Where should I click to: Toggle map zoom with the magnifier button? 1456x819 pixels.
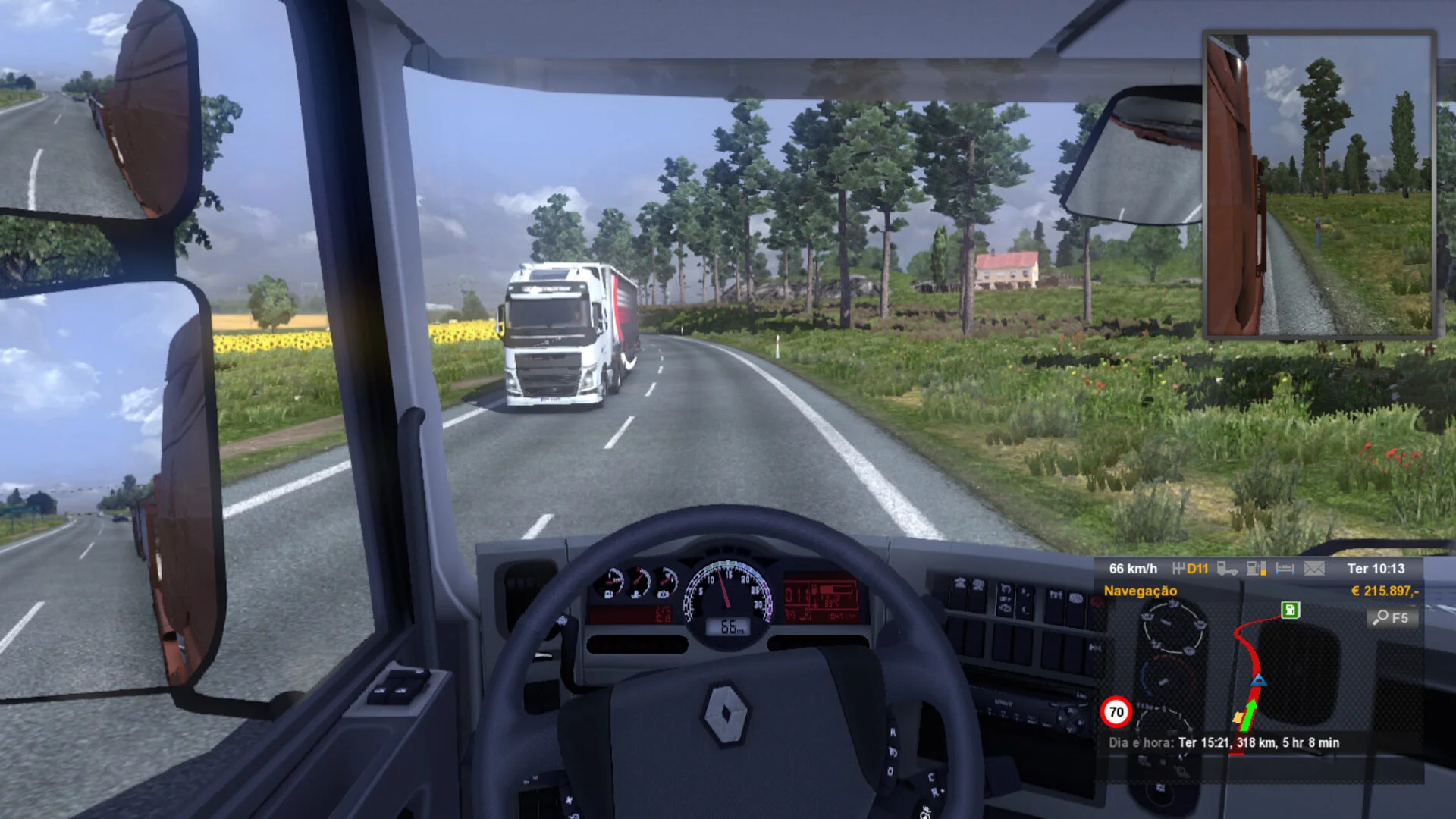(1392, 618)
